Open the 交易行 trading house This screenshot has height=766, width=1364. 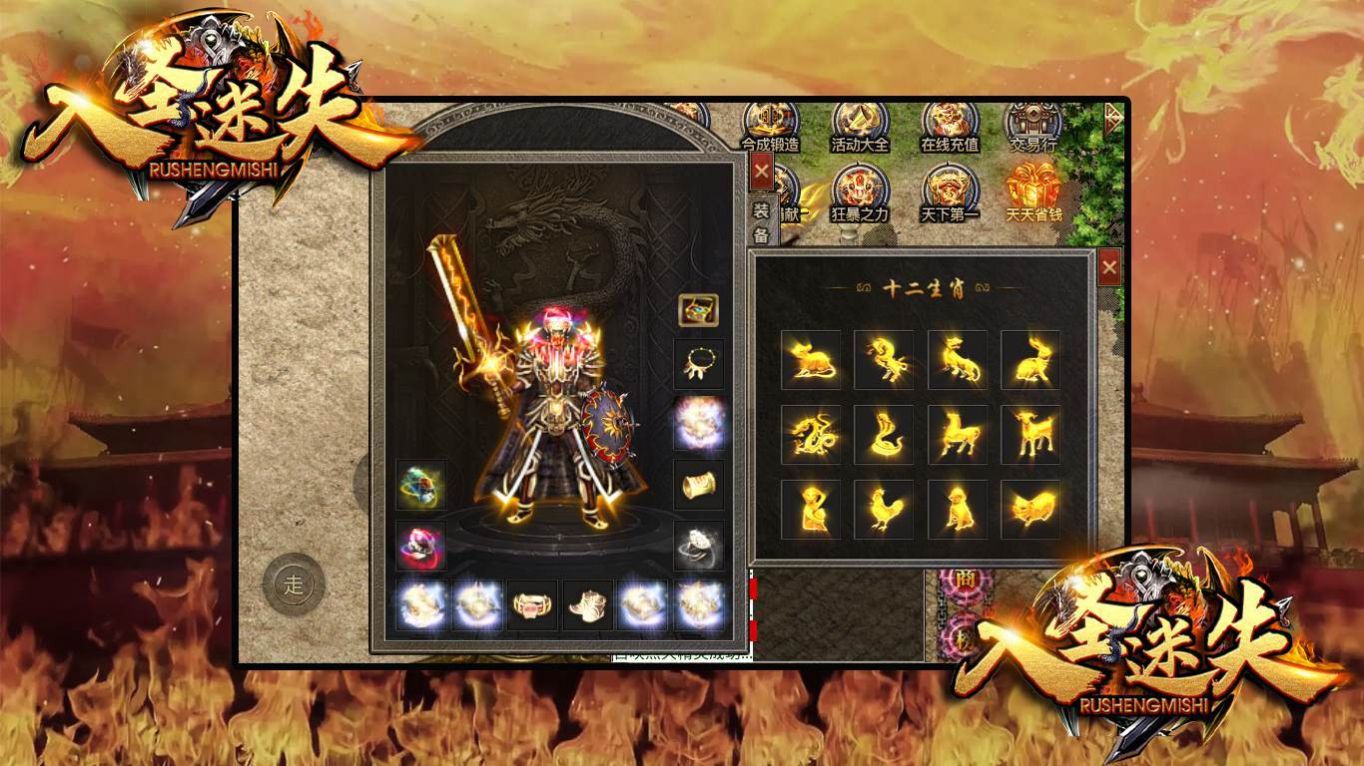1033,125
